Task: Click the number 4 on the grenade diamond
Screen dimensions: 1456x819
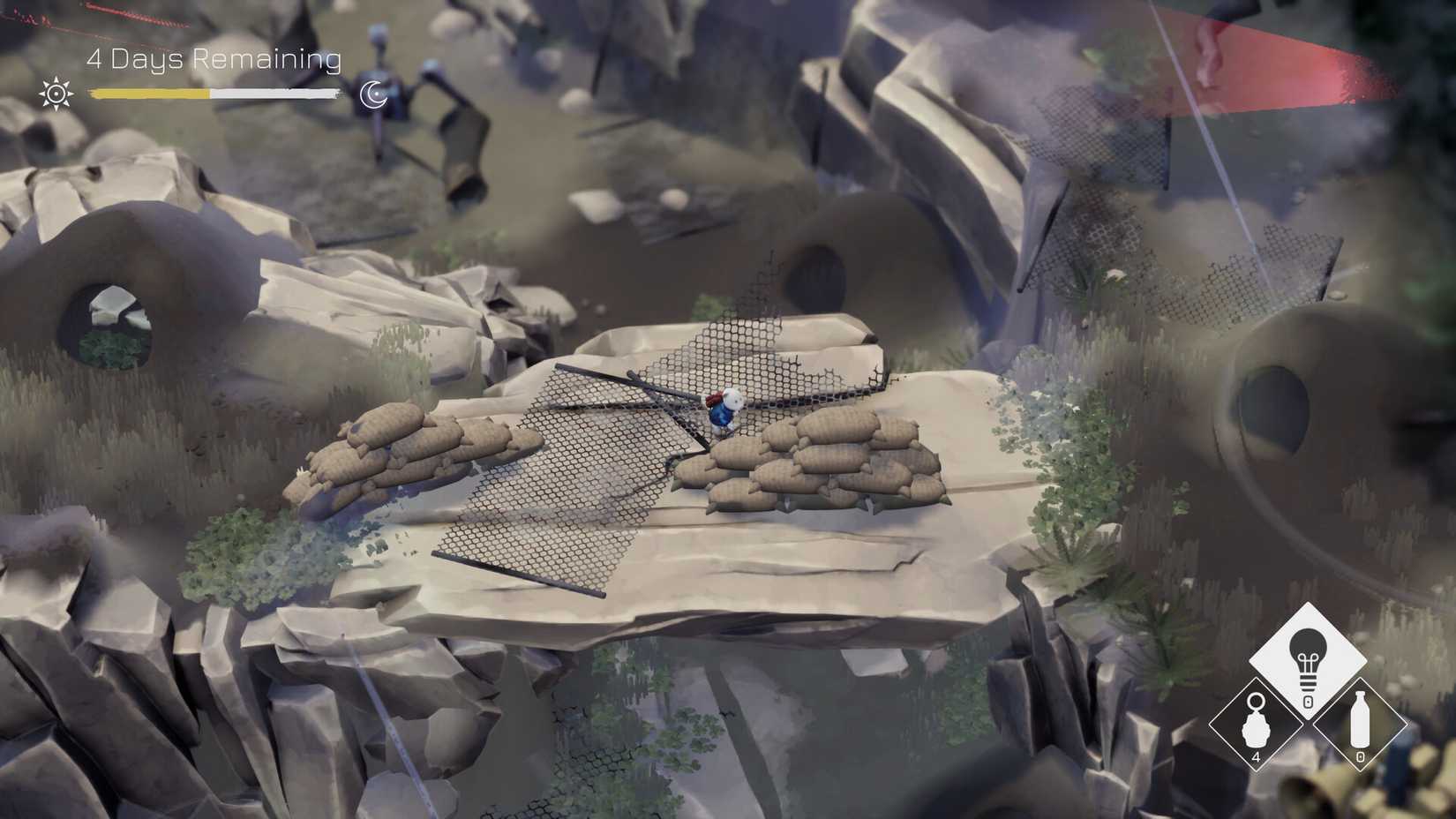Action: [x=1256, y=757]
